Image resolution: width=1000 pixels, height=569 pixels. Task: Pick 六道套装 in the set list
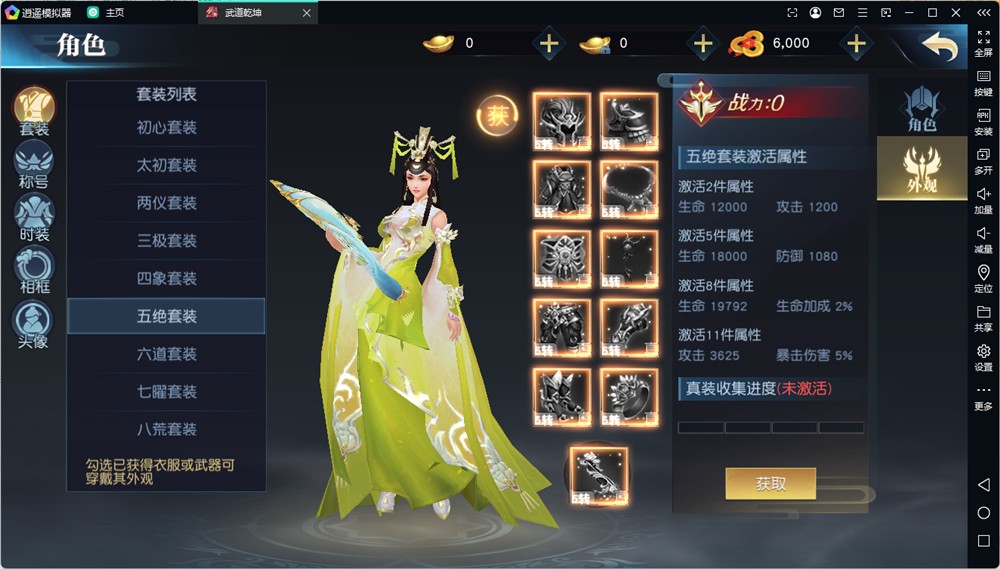pyautogui.click(x=166, y=354)
